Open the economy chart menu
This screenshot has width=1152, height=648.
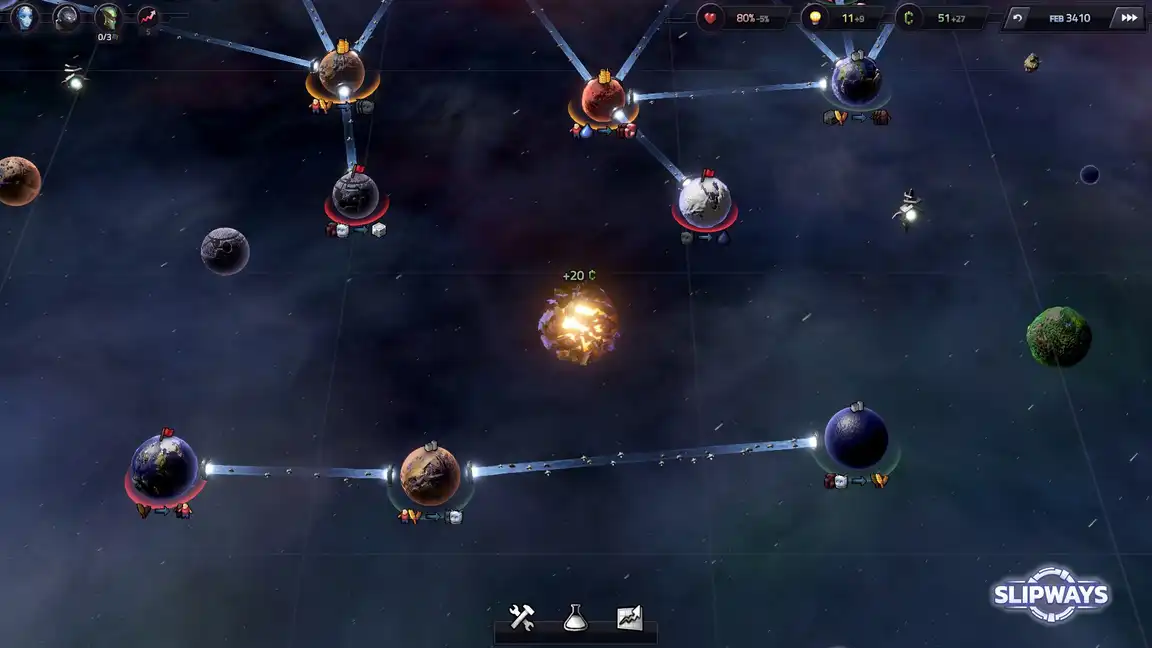click(x=629, y=617)
